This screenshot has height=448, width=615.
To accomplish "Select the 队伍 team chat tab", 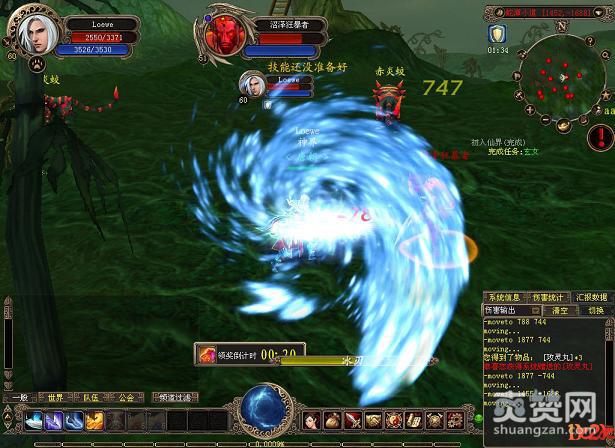I will click(90, 397).
